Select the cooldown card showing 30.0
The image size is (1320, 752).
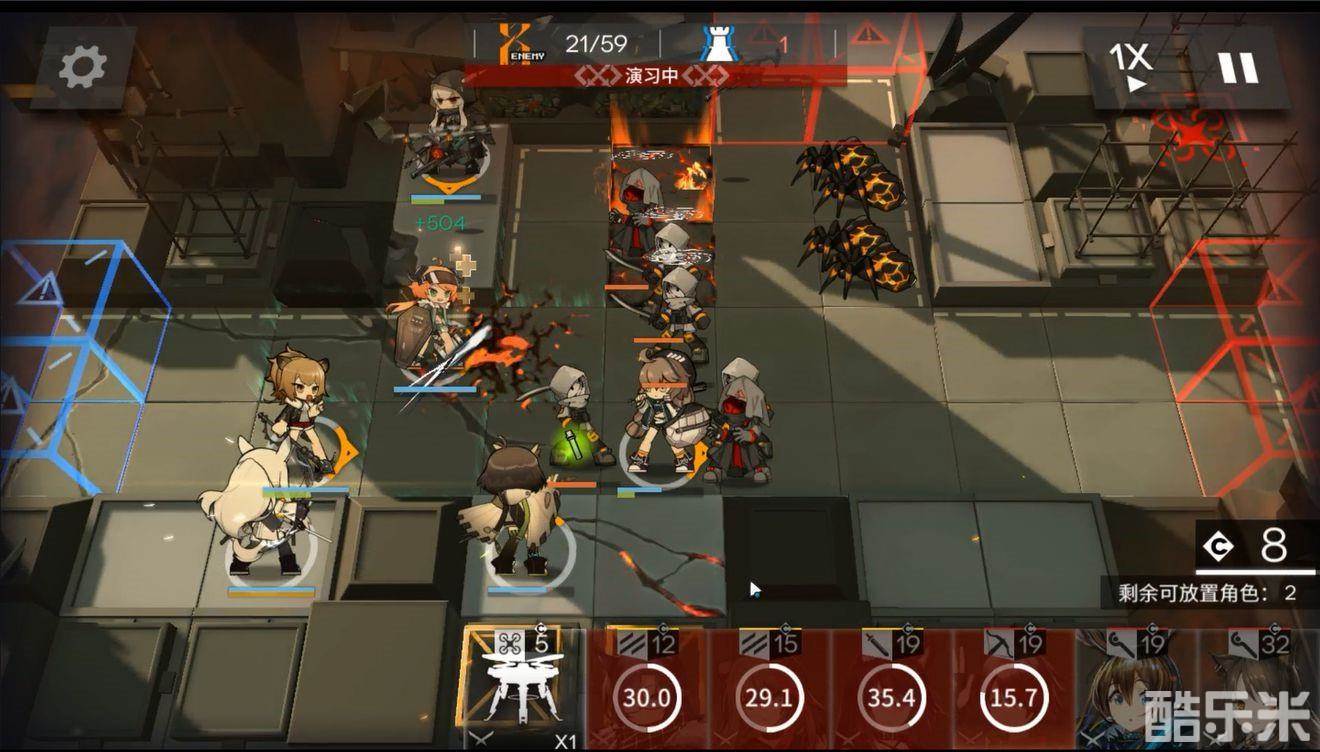647,690
